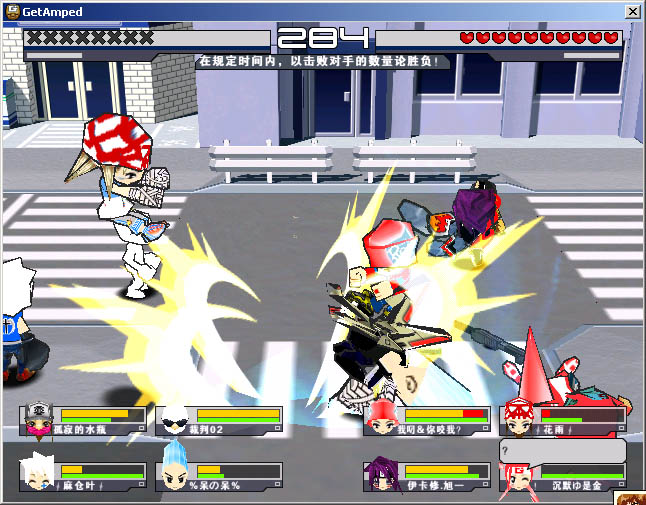The image size is (646, 505).
Task: Click the question mark chat bubble
Action: click(562, 449)
